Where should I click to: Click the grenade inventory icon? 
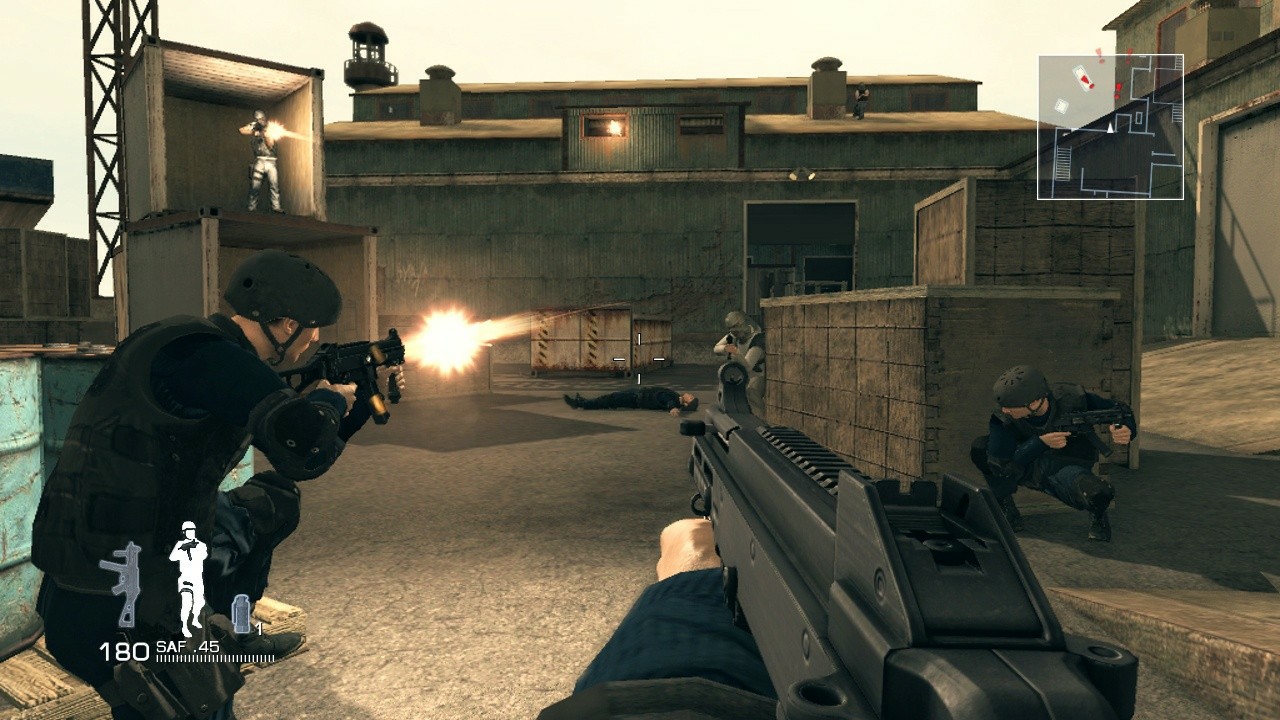coord(241,613)
